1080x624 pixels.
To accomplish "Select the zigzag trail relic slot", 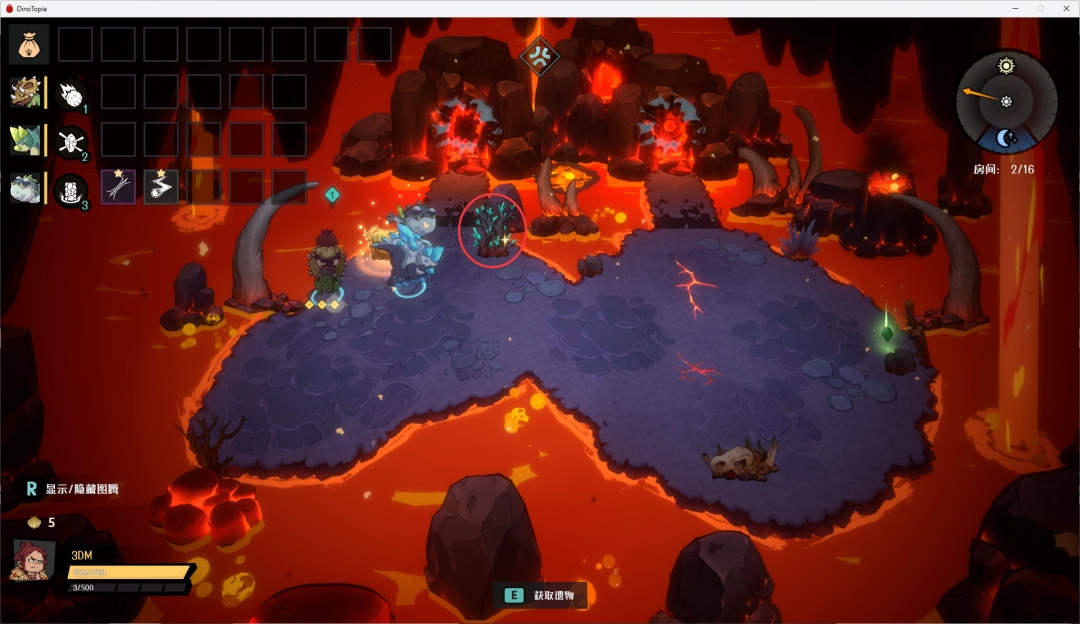I will coord(160,187).
